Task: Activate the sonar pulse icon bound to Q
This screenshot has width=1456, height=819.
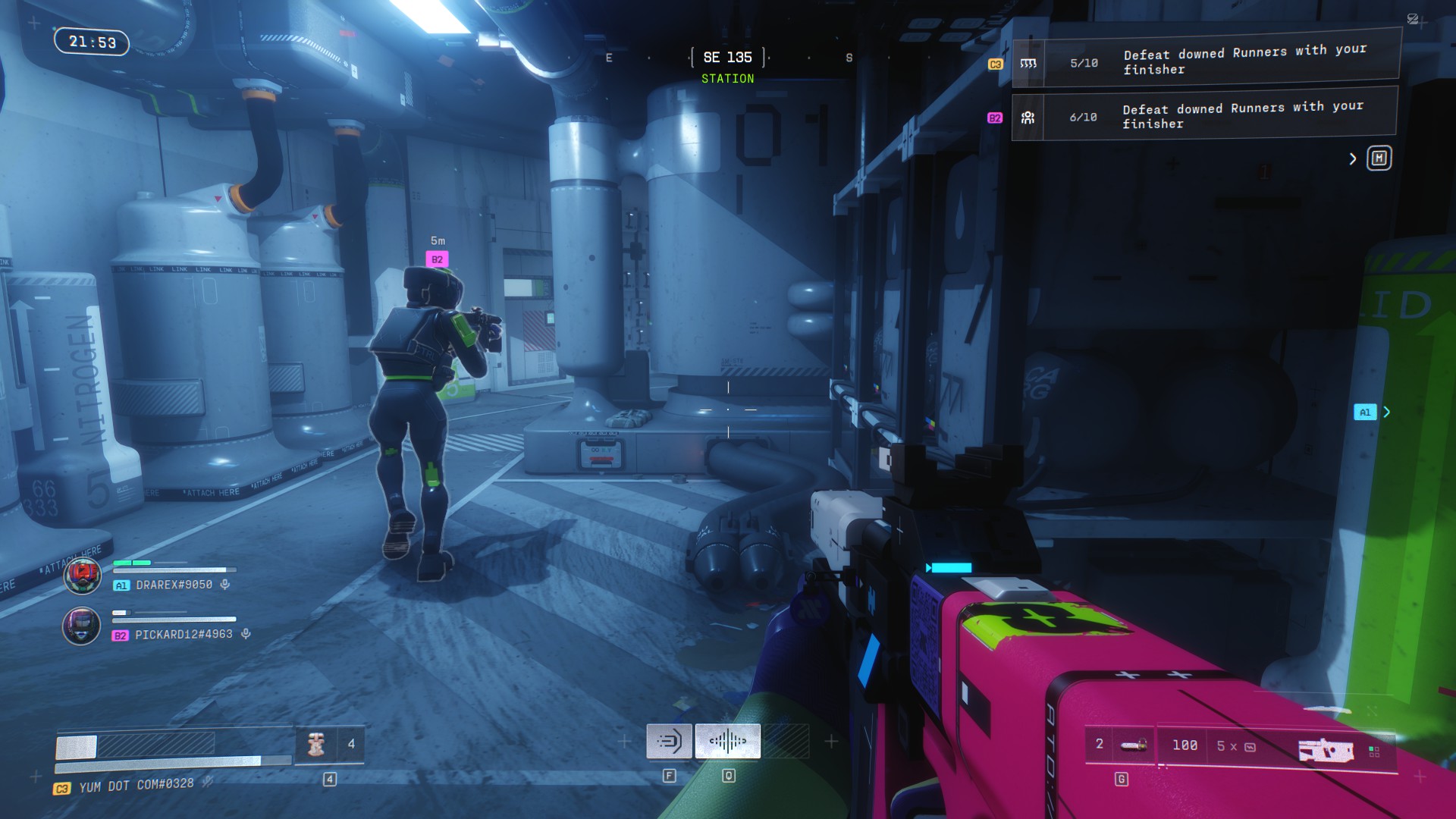Action: pyautogui.click(x=727, y=741)
